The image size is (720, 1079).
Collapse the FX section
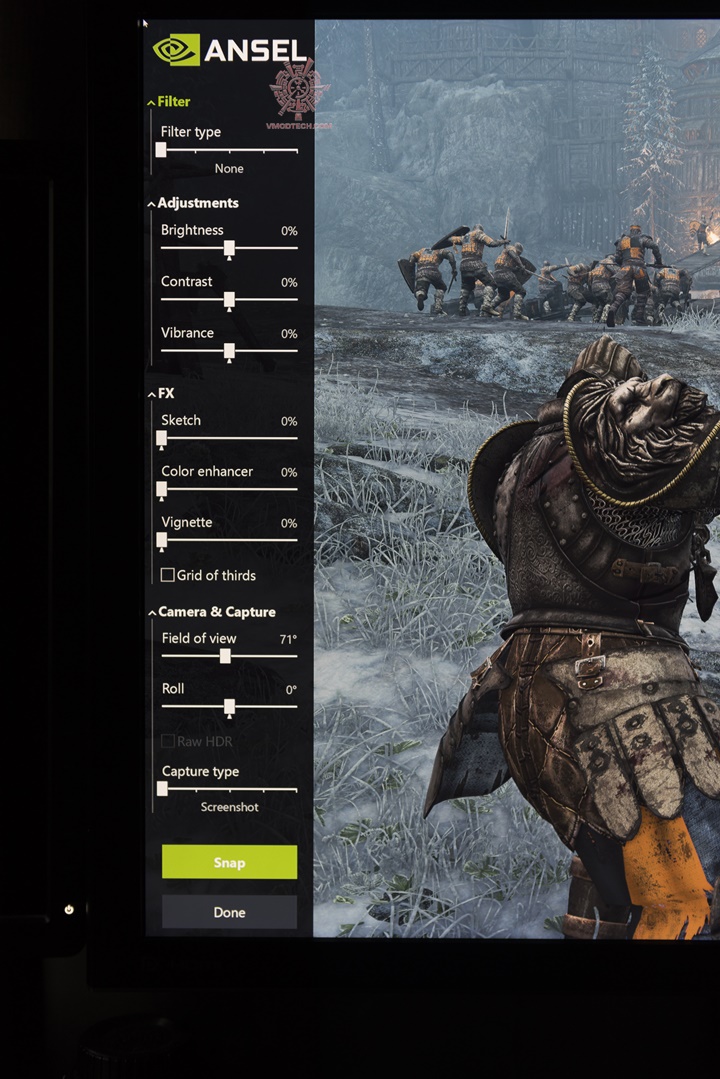point(152,395)
